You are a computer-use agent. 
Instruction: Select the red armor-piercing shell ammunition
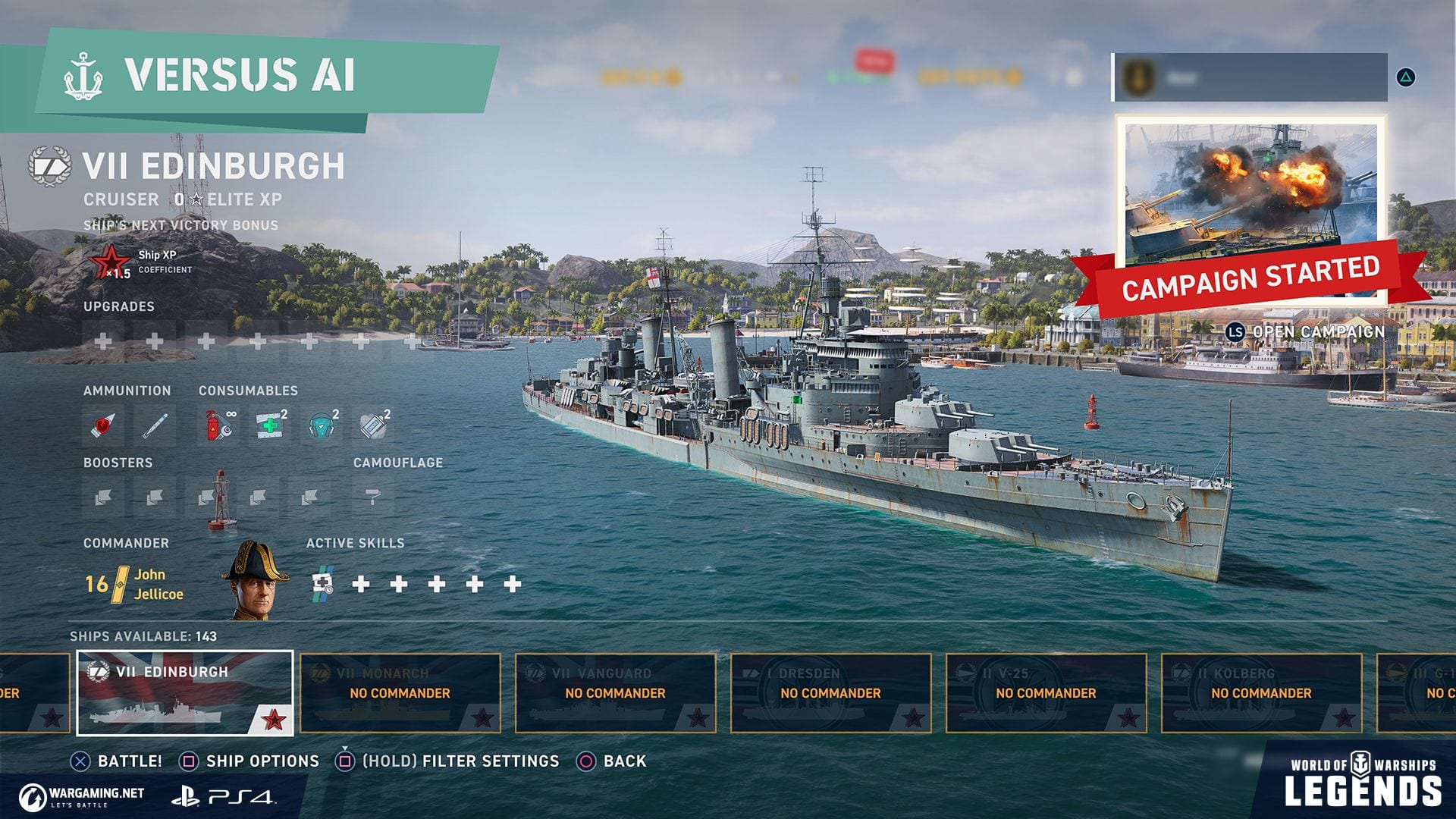pyautogui.click(x=103, y=425)
